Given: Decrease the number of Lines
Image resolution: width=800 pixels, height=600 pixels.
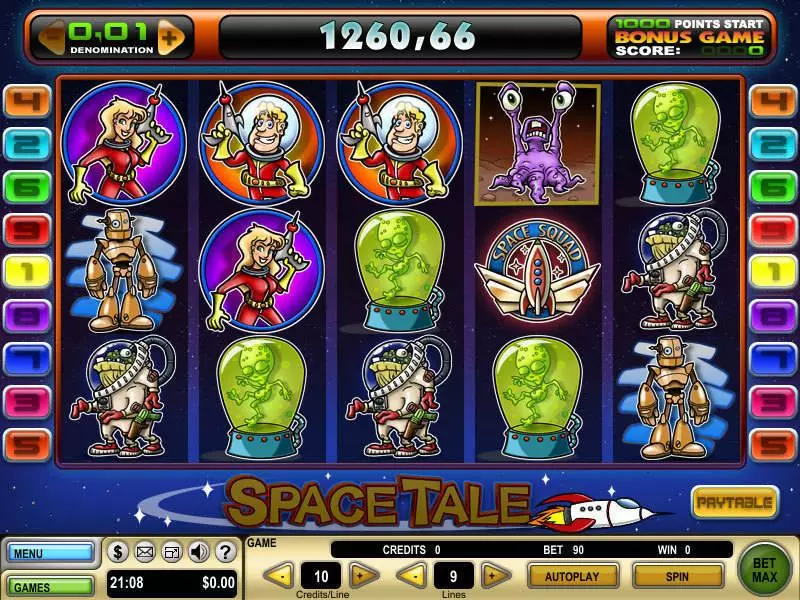Looking at the screenshot, I should pos(410,576).
